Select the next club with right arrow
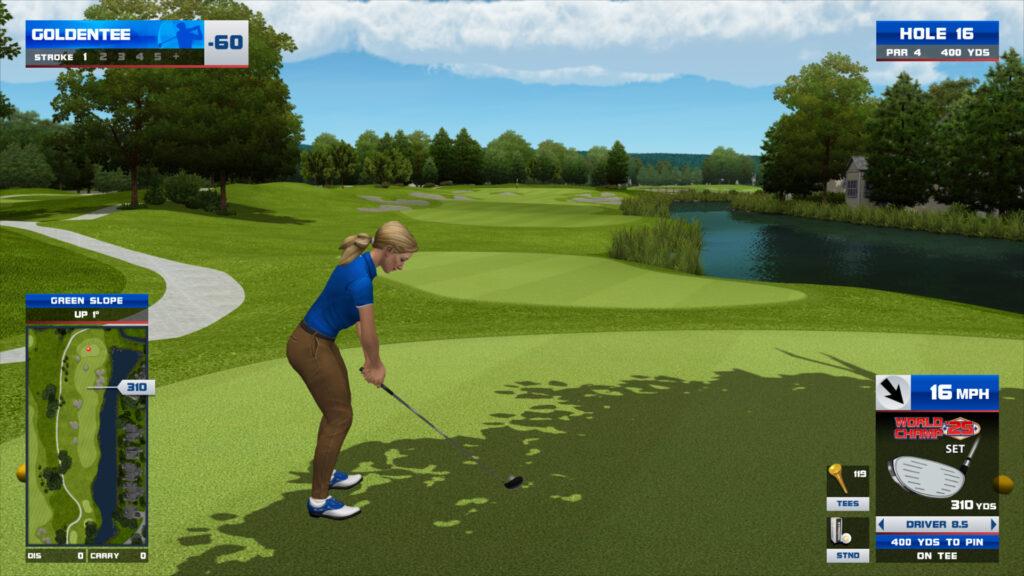The width and height of the screenshot is (1024, 576). [993, 524]
